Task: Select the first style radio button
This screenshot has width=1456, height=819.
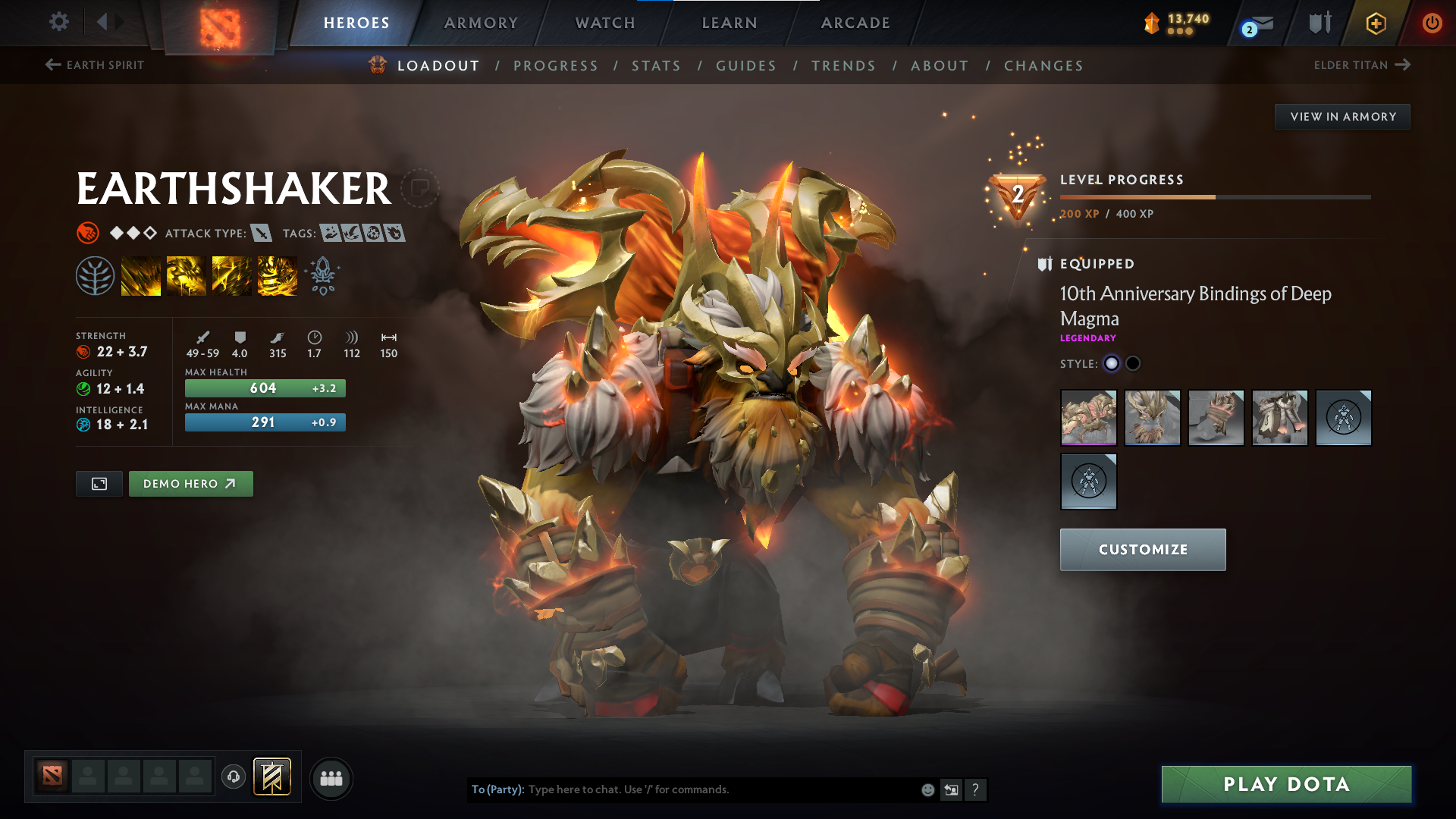Action: tap(1112, 363)
